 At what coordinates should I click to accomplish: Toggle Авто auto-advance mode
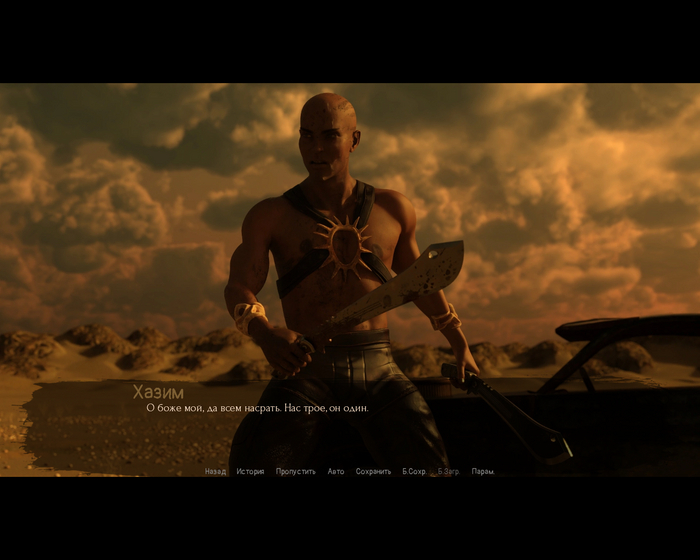(336, 471)
